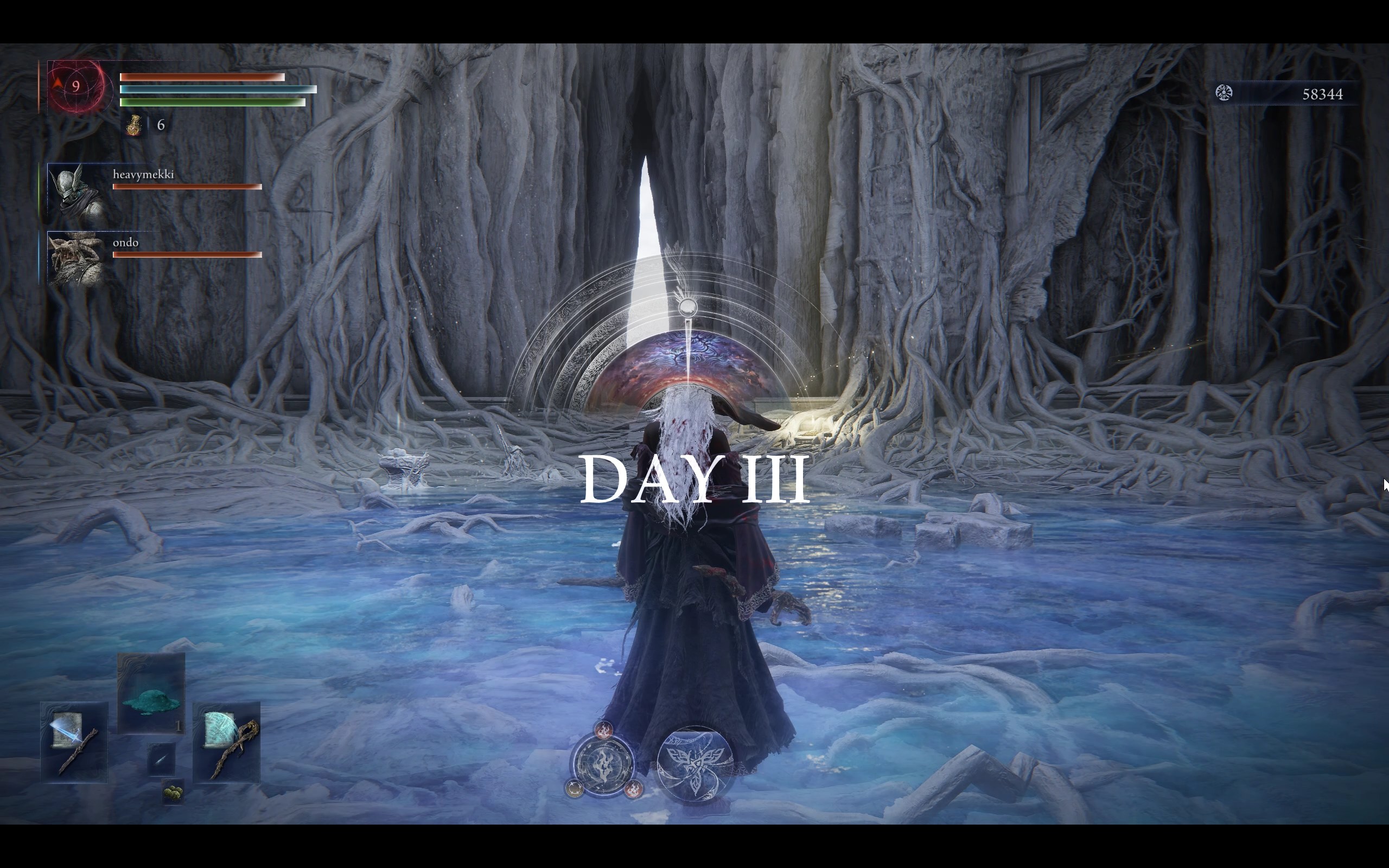Select the right-hand crooked staff slot
Image resolution: width=1389 pixels, height=868 pixels.
227,742
